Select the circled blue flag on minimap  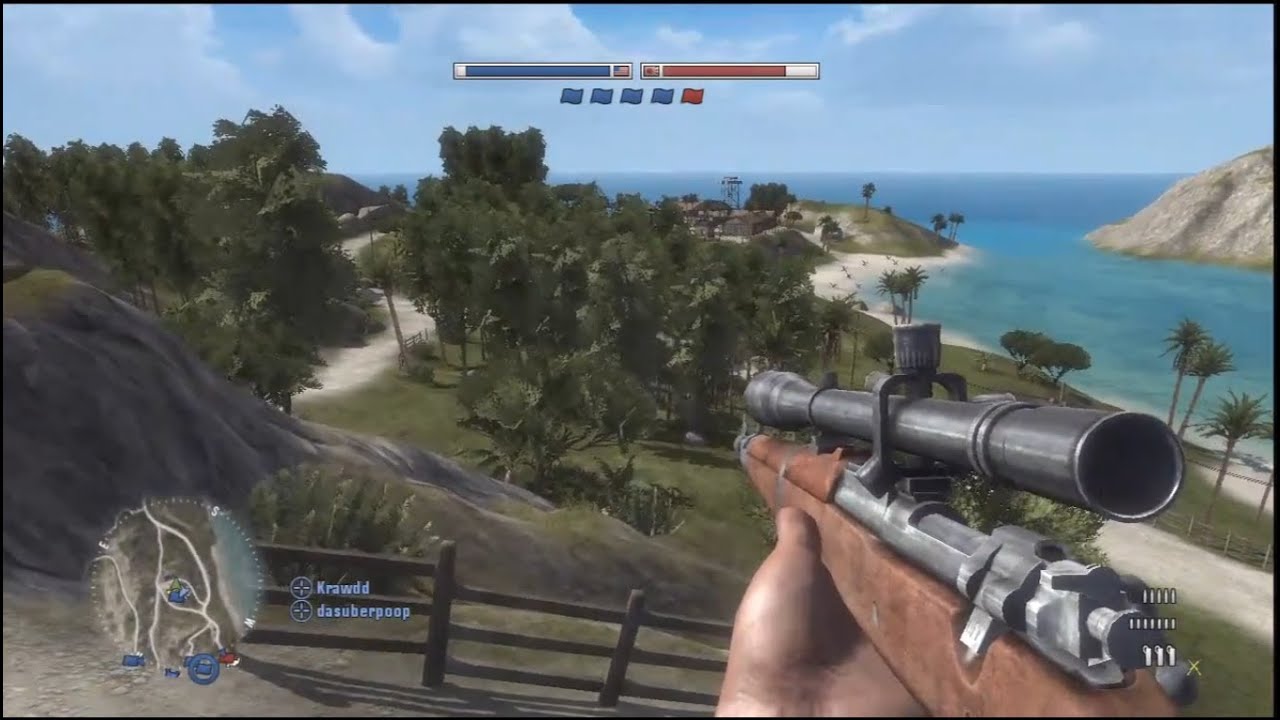(x=203, y=667)
